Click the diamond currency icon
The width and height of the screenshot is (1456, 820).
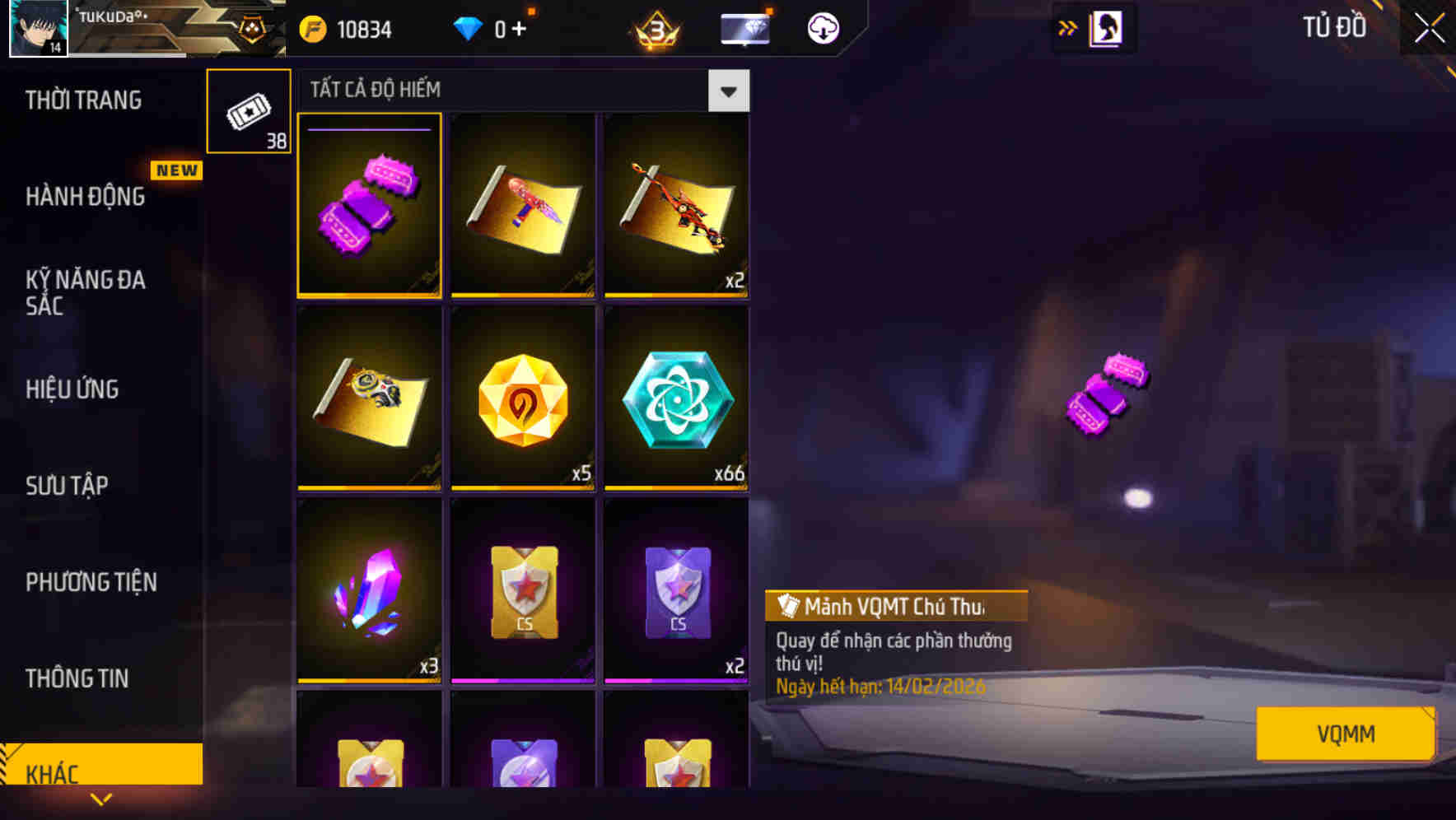point(469,27)
